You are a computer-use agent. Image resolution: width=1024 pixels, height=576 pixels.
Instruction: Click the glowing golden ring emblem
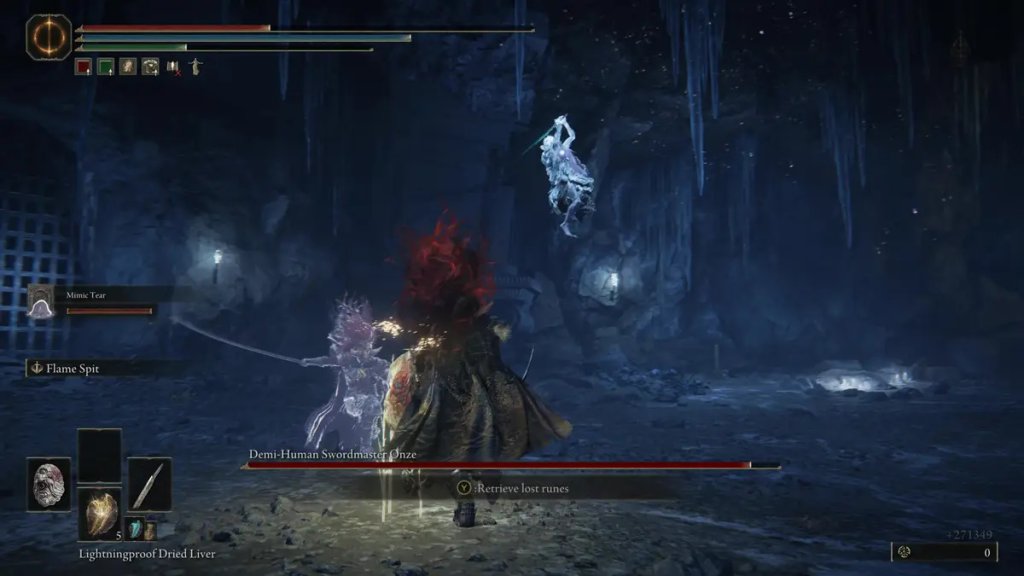48,36
